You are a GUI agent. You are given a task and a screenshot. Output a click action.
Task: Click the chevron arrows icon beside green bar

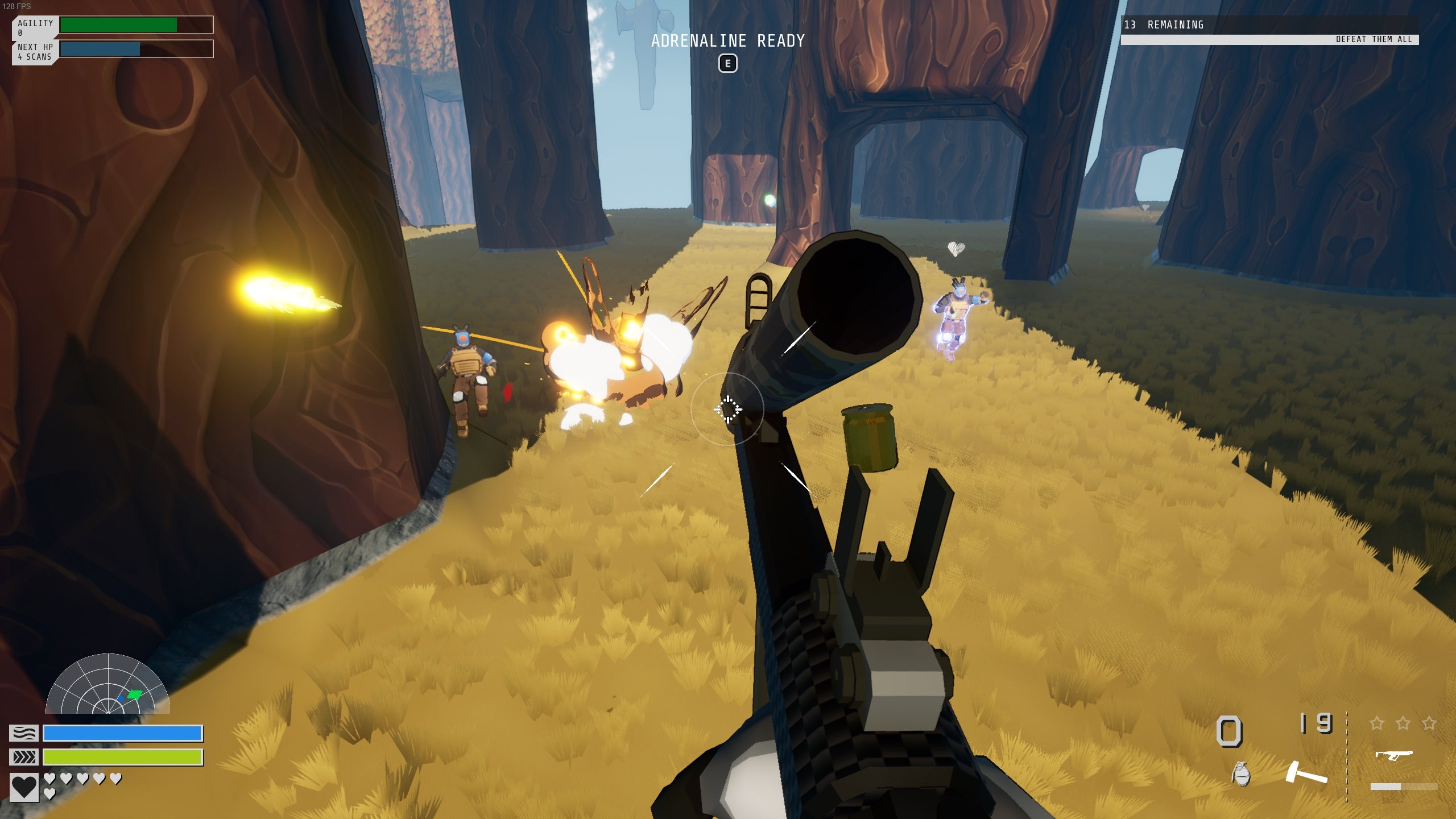(x=24, y=757)
